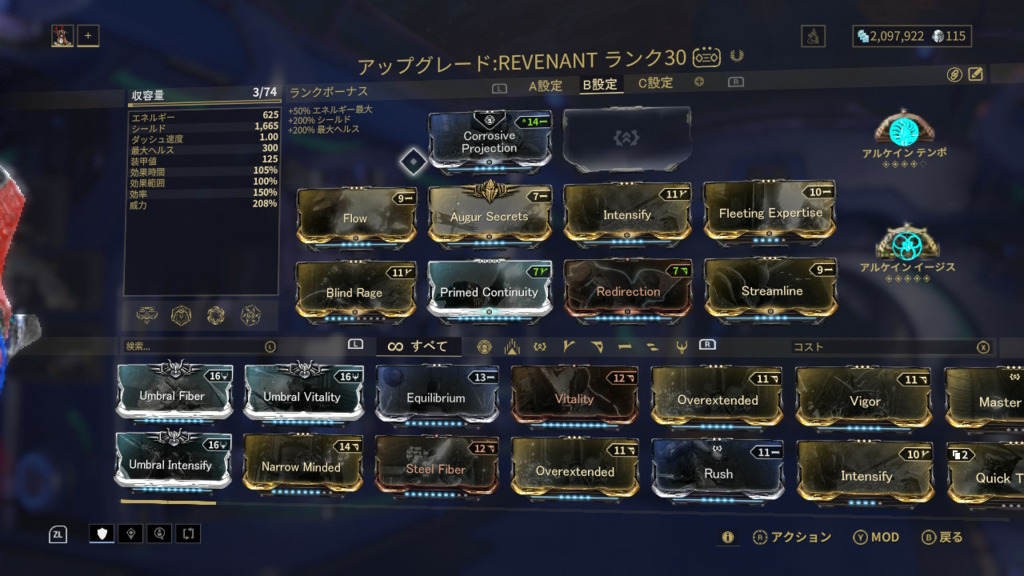
Task: Select the Corrosive Projection aura mod
Action: [489, 141]
